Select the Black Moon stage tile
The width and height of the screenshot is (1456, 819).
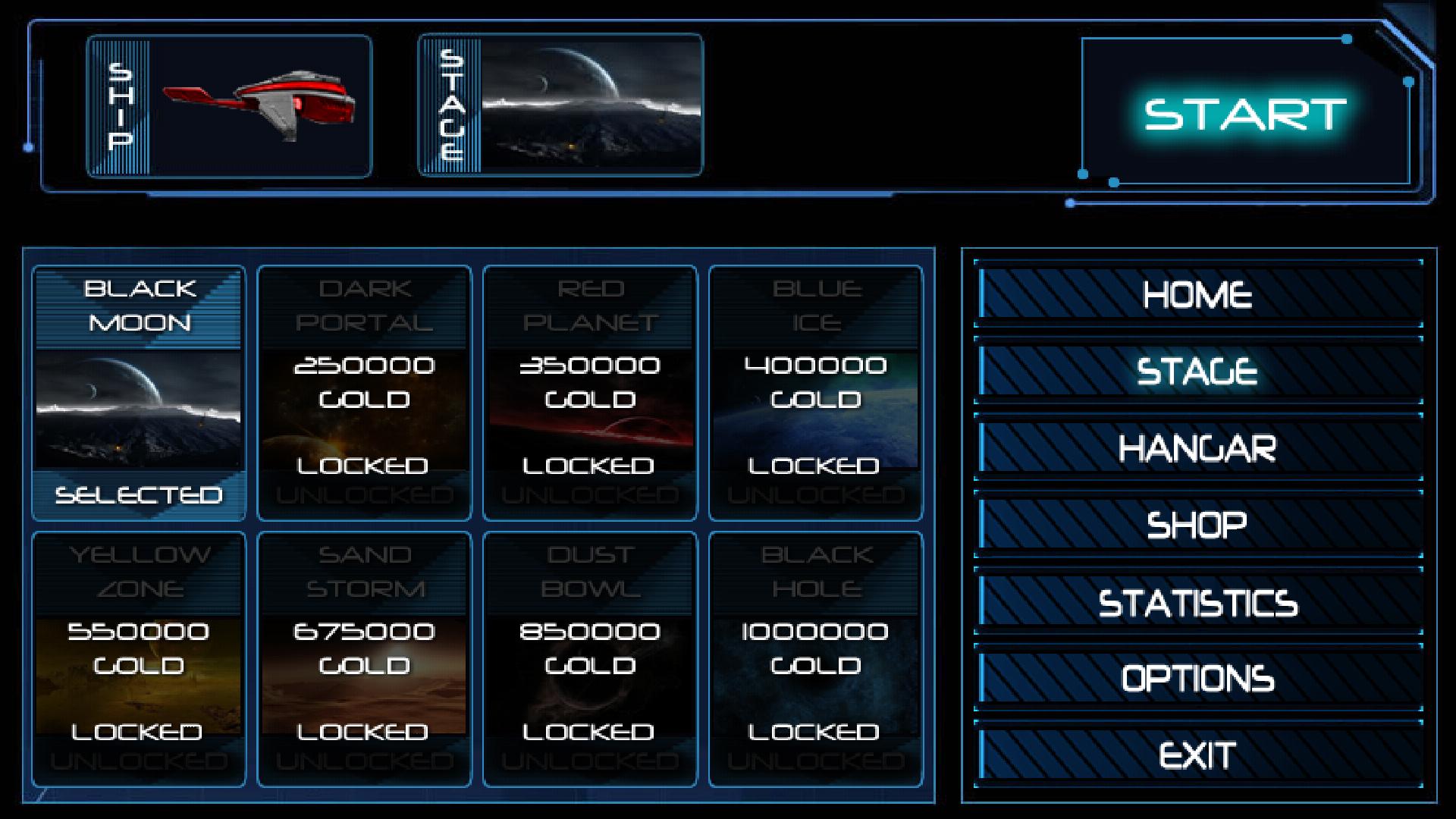(139, 393)
